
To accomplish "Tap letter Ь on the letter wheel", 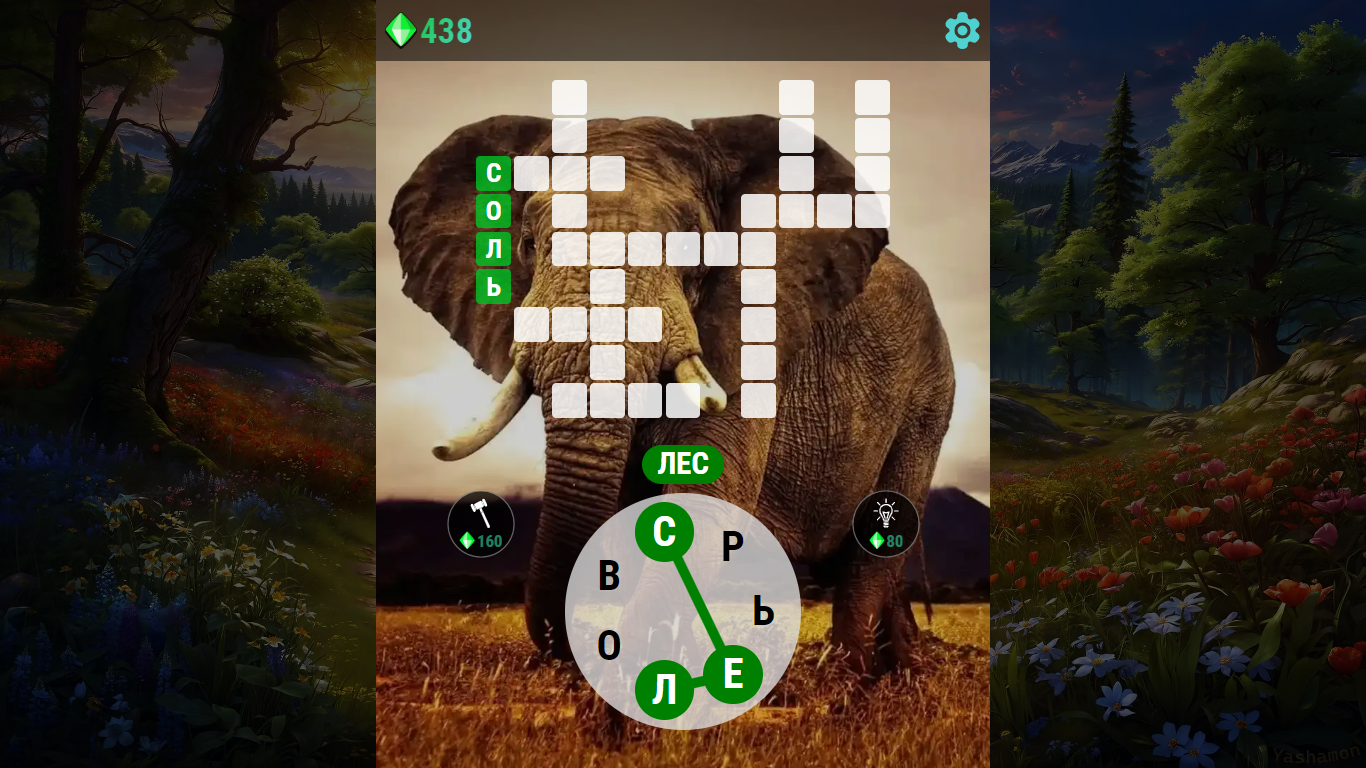I will click(x=763, y=611).
